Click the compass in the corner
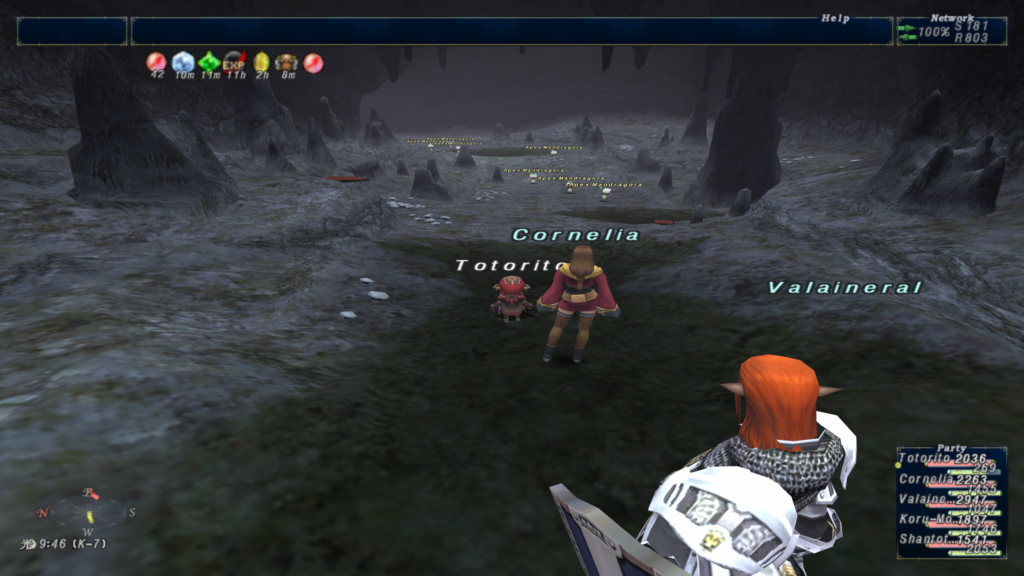Screen dimensions: 1024x576 (x=88, y=513)
